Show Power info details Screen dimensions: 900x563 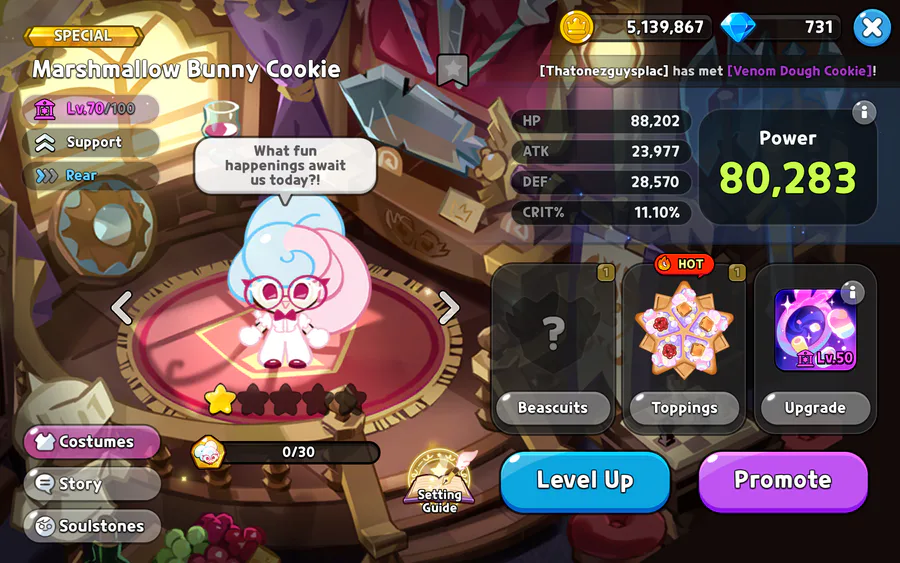864,112
